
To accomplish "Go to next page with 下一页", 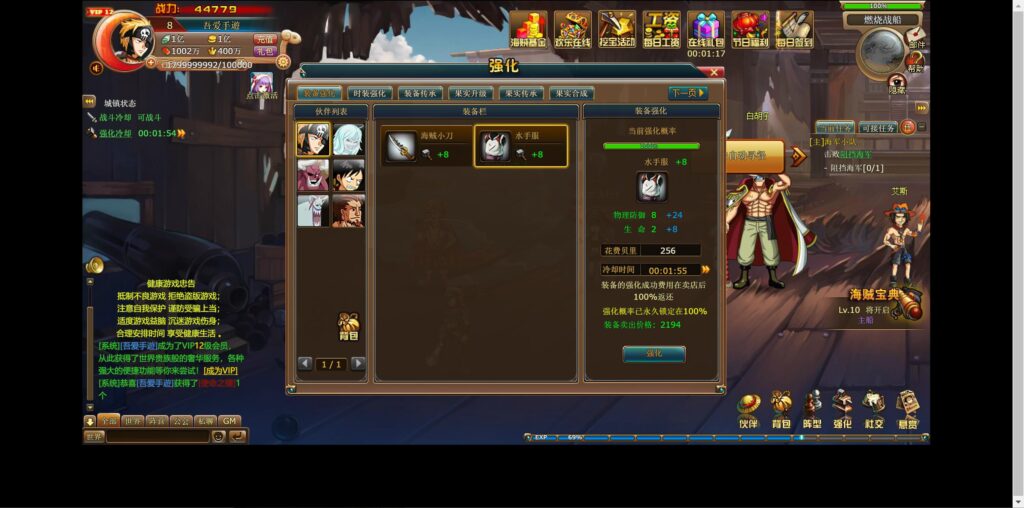I will (x=687, y=93).
